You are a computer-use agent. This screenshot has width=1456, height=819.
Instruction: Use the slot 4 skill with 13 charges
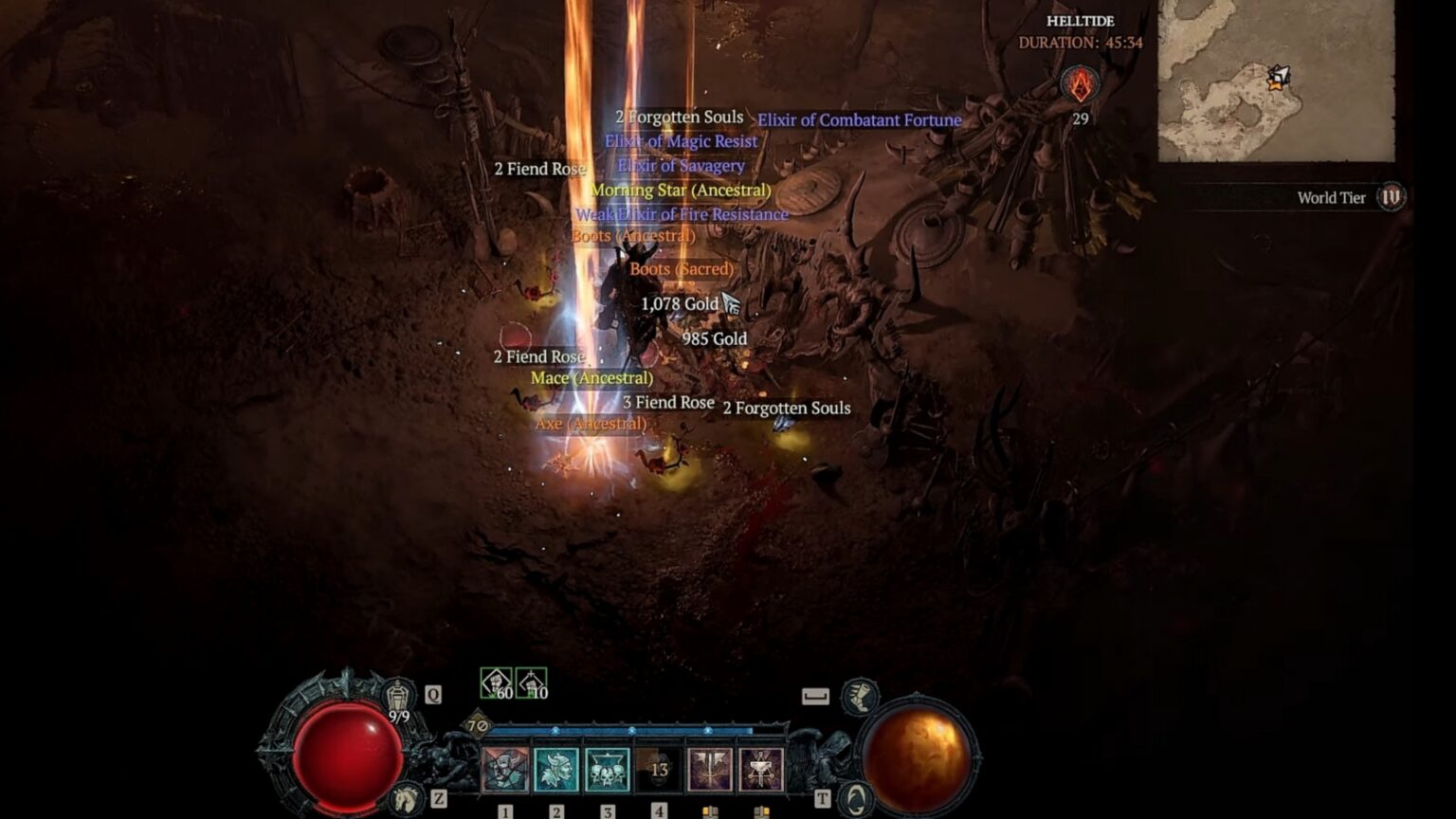(657, 771)
